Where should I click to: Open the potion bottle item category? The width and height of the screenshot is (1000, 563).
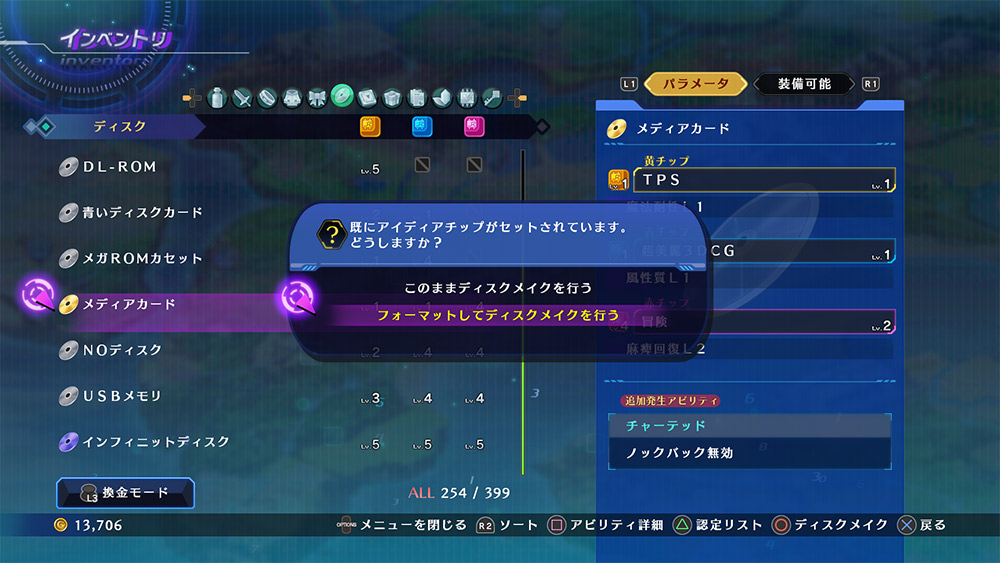pyautogui.click(x=217, y=97)
